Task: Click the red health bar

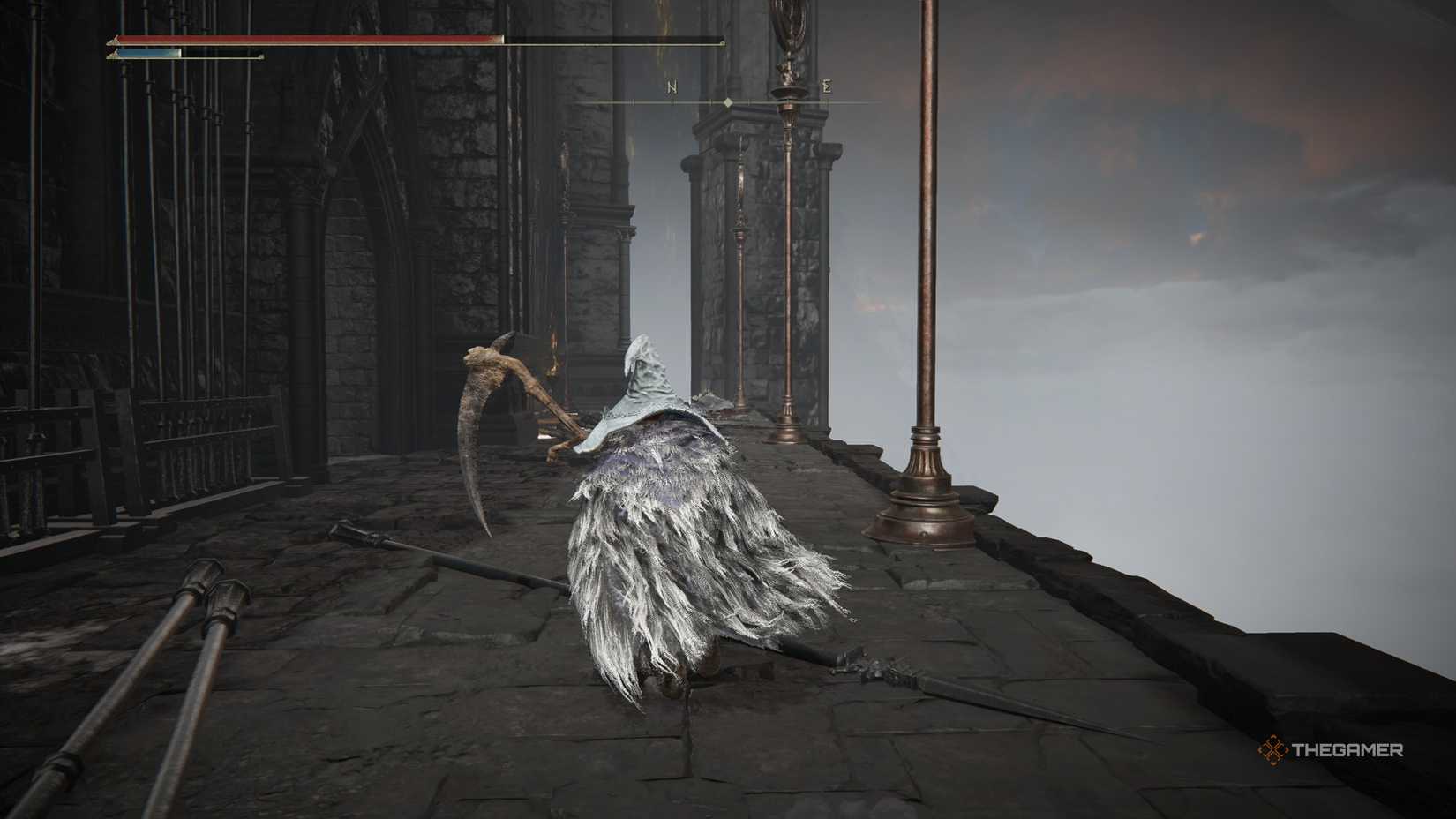Action: click(309, 40)
